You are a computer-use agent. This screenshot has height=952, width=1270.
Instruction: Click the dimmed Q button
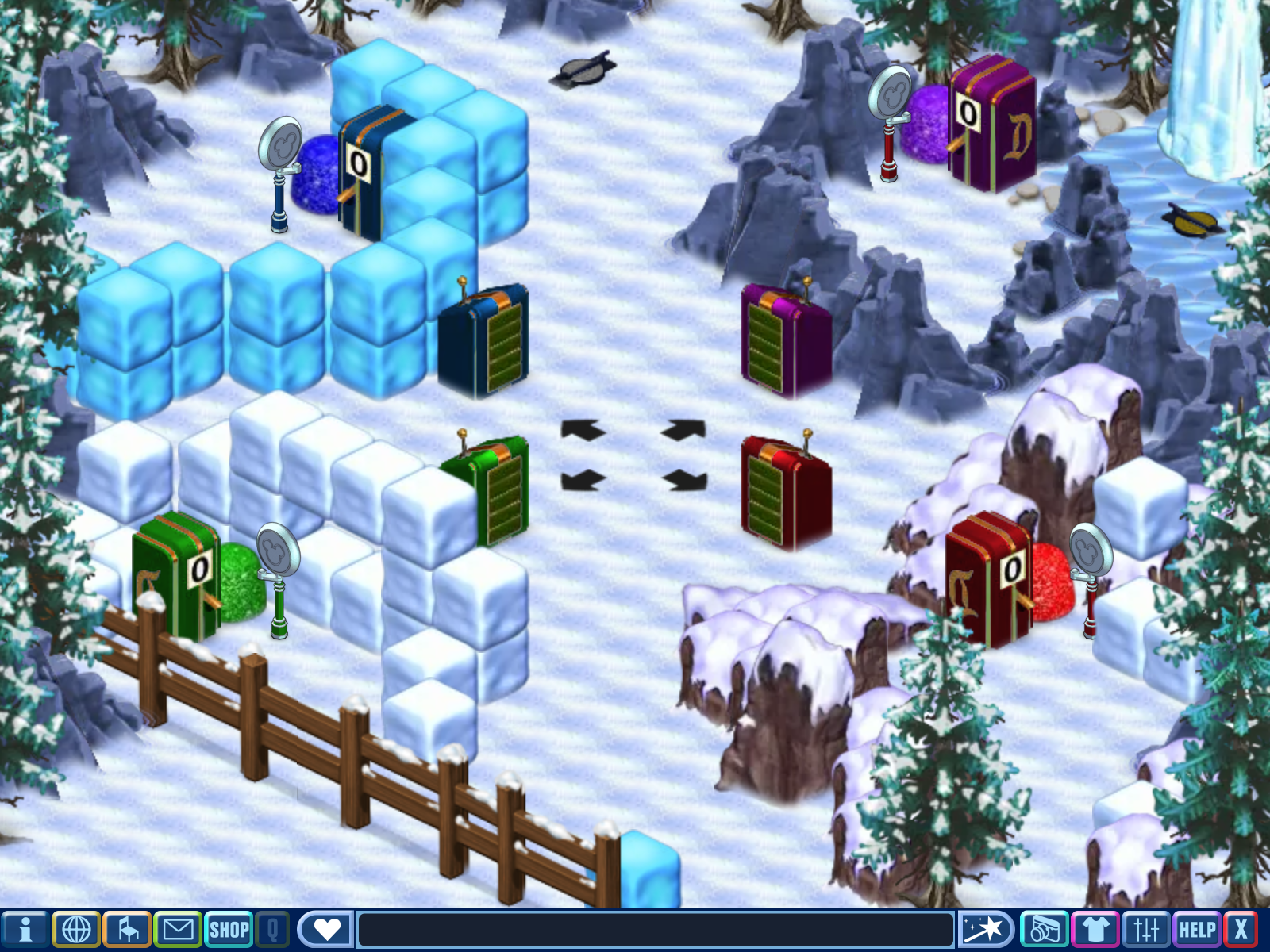[x=272, y=929]
